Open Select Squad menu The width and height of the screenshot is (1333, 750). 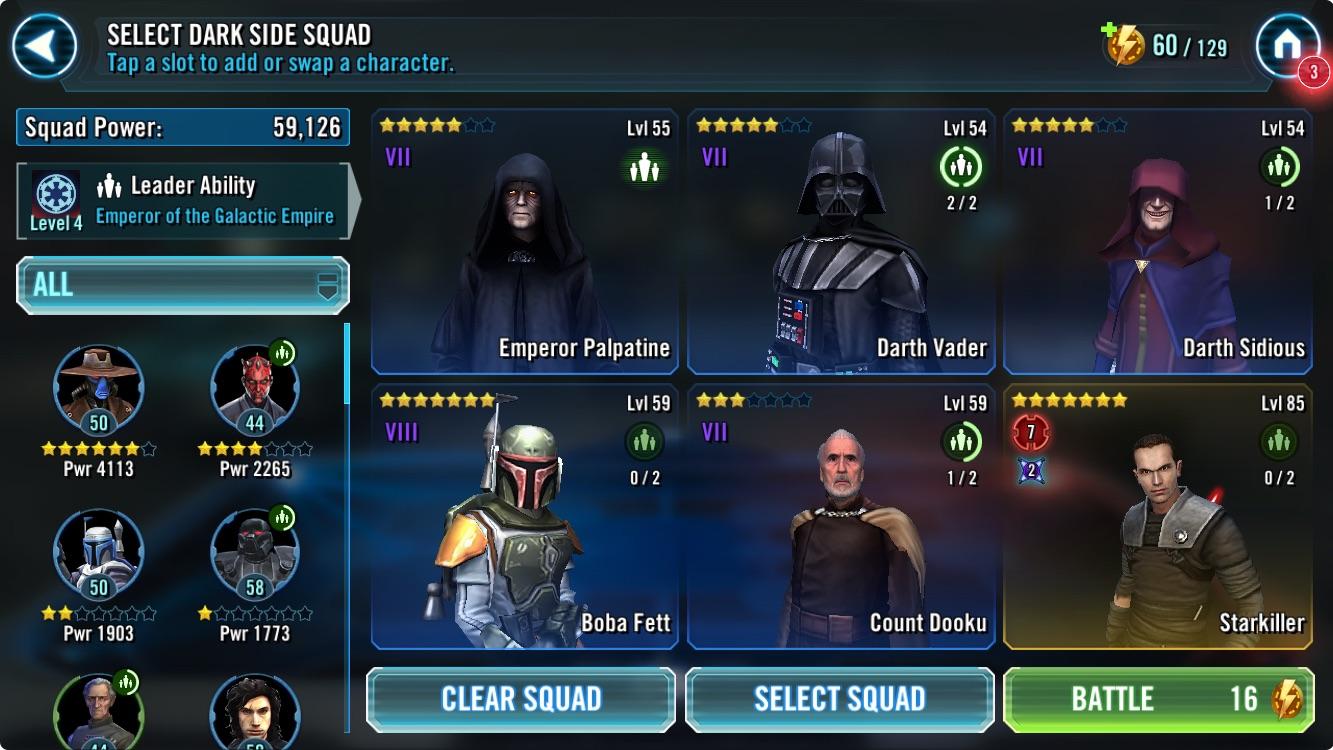(x=839, y=699)
